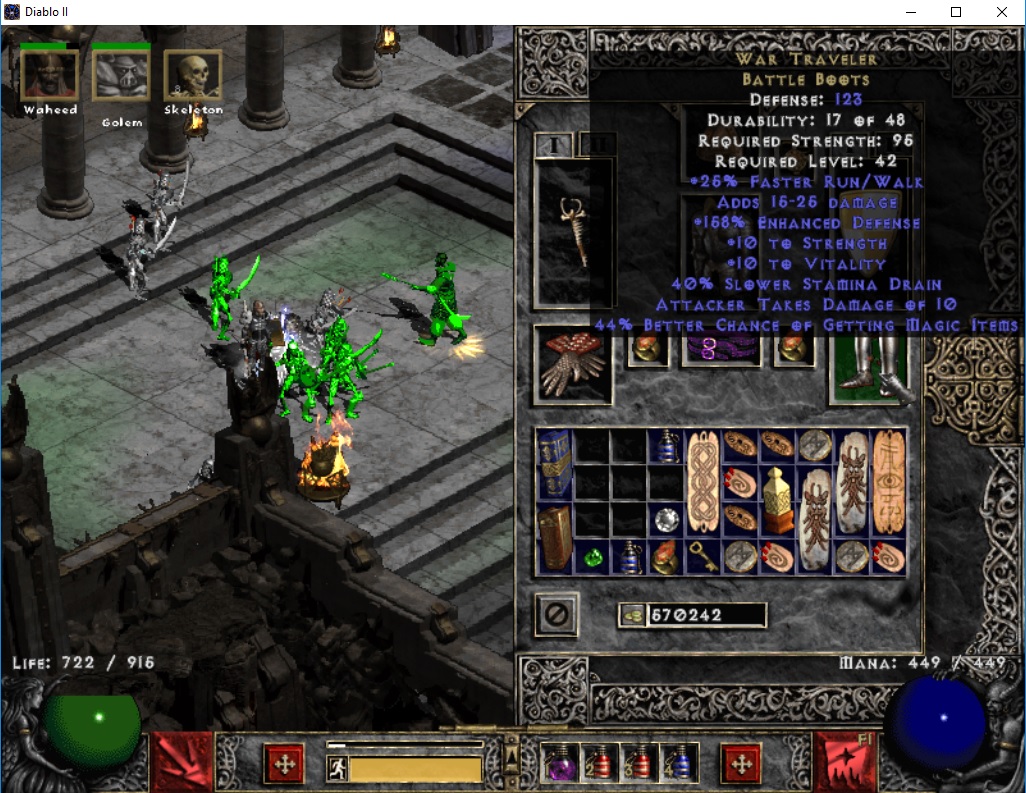Viewport: 1026px width, 793px height.
Task: Select the yellow lantern-shaped item
Action: [x=778, y=500]
